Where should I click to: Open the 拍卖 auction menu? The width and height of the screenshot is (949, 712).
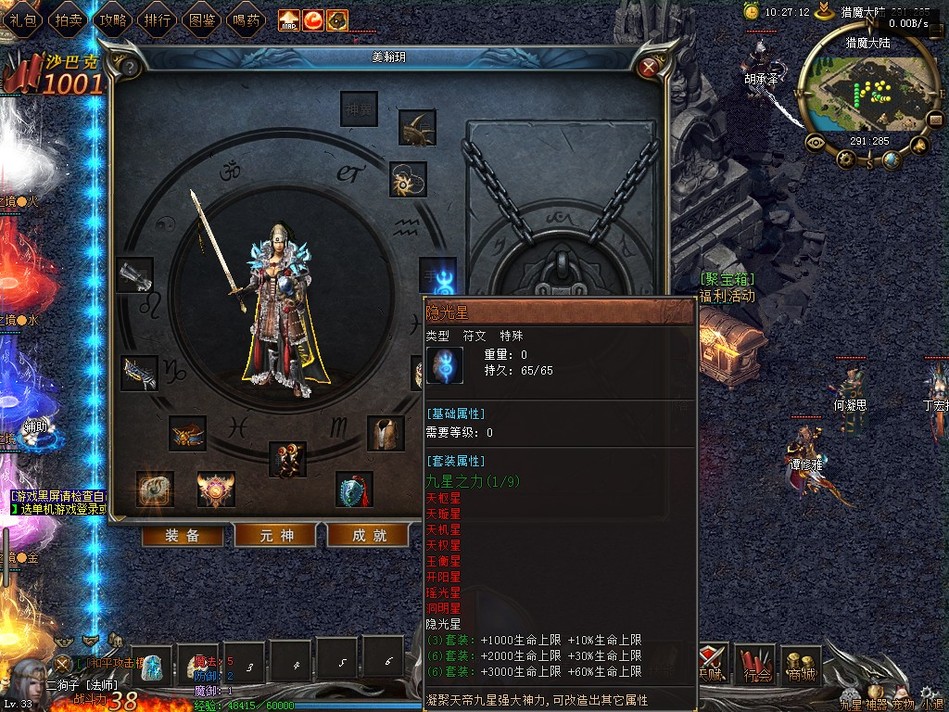tap(68, 17)
